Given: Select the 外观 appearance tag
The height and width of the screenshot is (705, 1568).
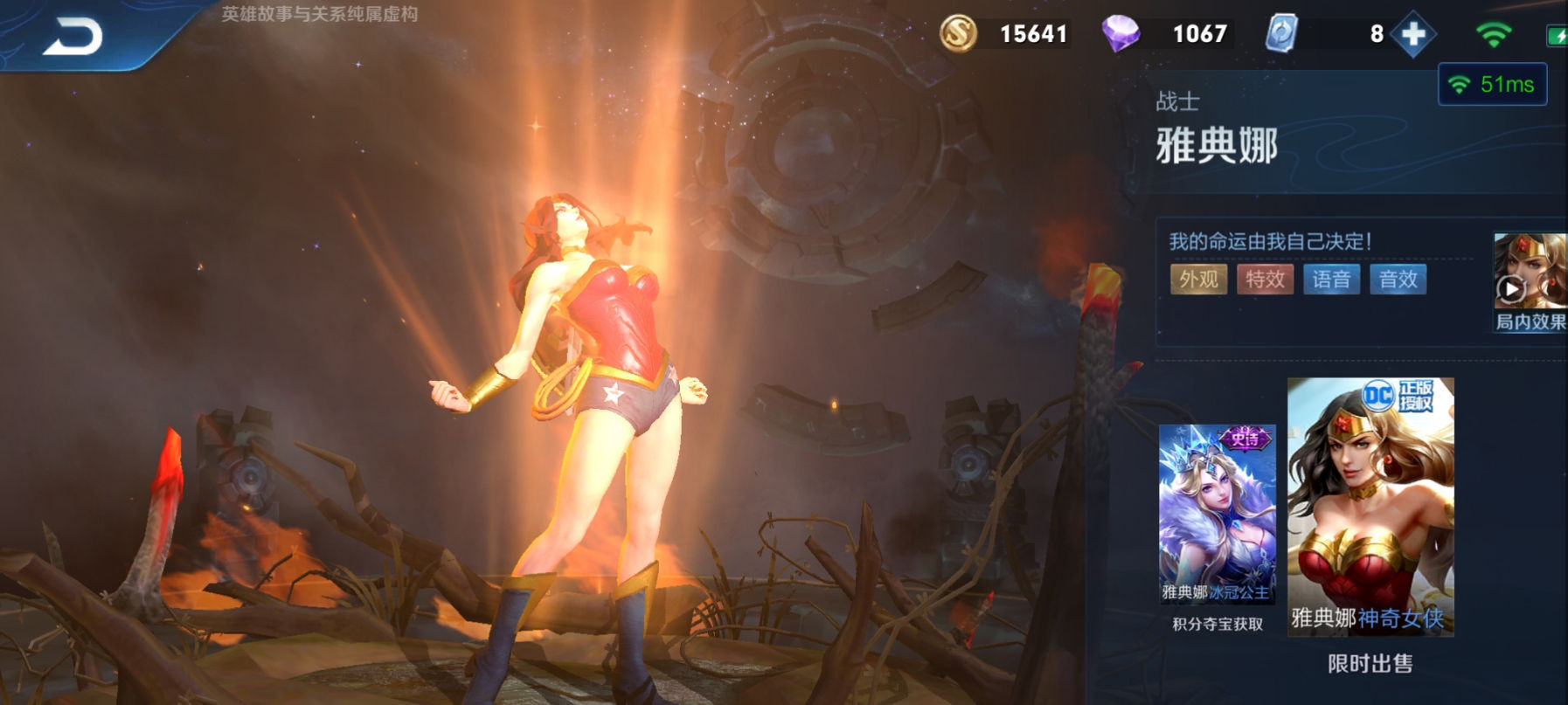Looking at the screenshot, I should pyautogui.click(x=1198, y=280).
